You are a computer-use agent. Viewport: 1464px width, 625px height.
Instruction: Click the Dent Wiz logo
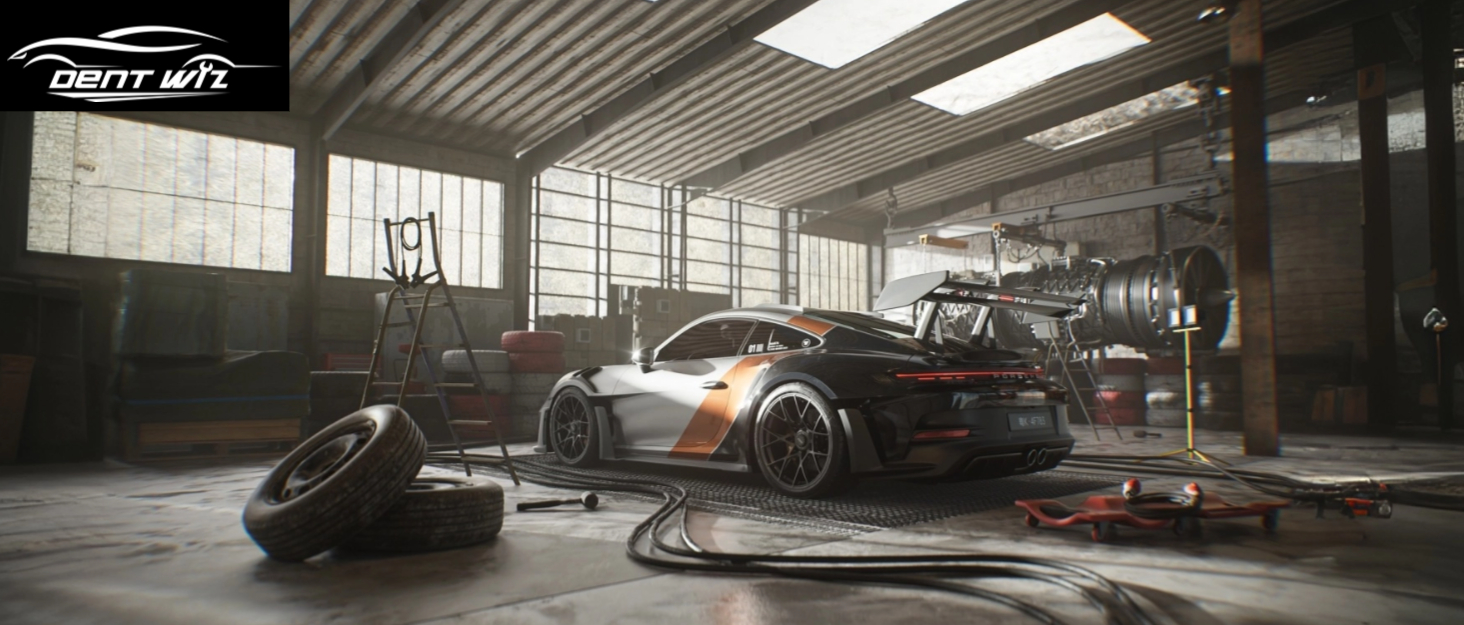[143, 56]
